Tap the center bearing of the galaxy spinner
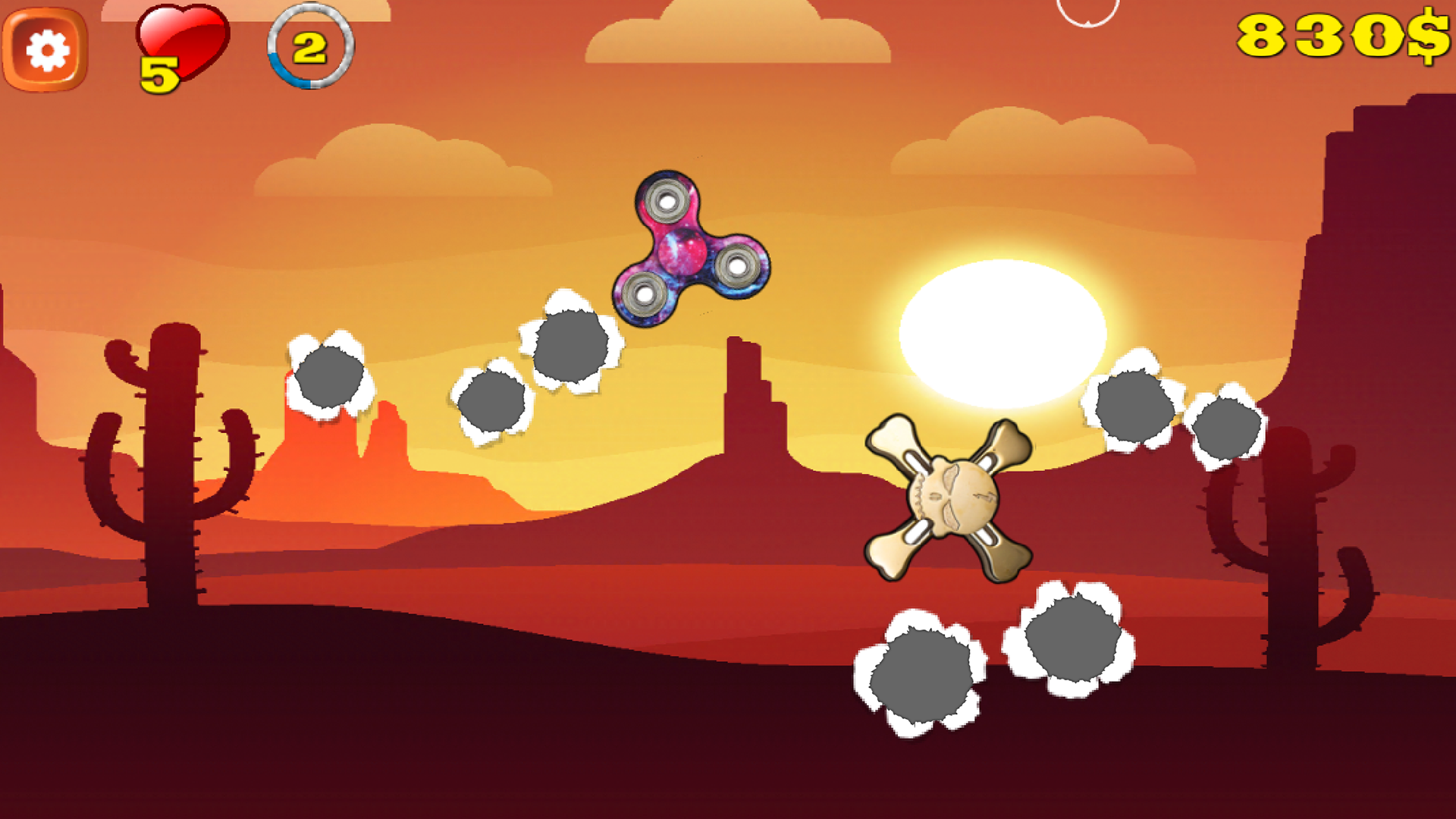This screenshot has width=1456, height=819. point(681,253)
